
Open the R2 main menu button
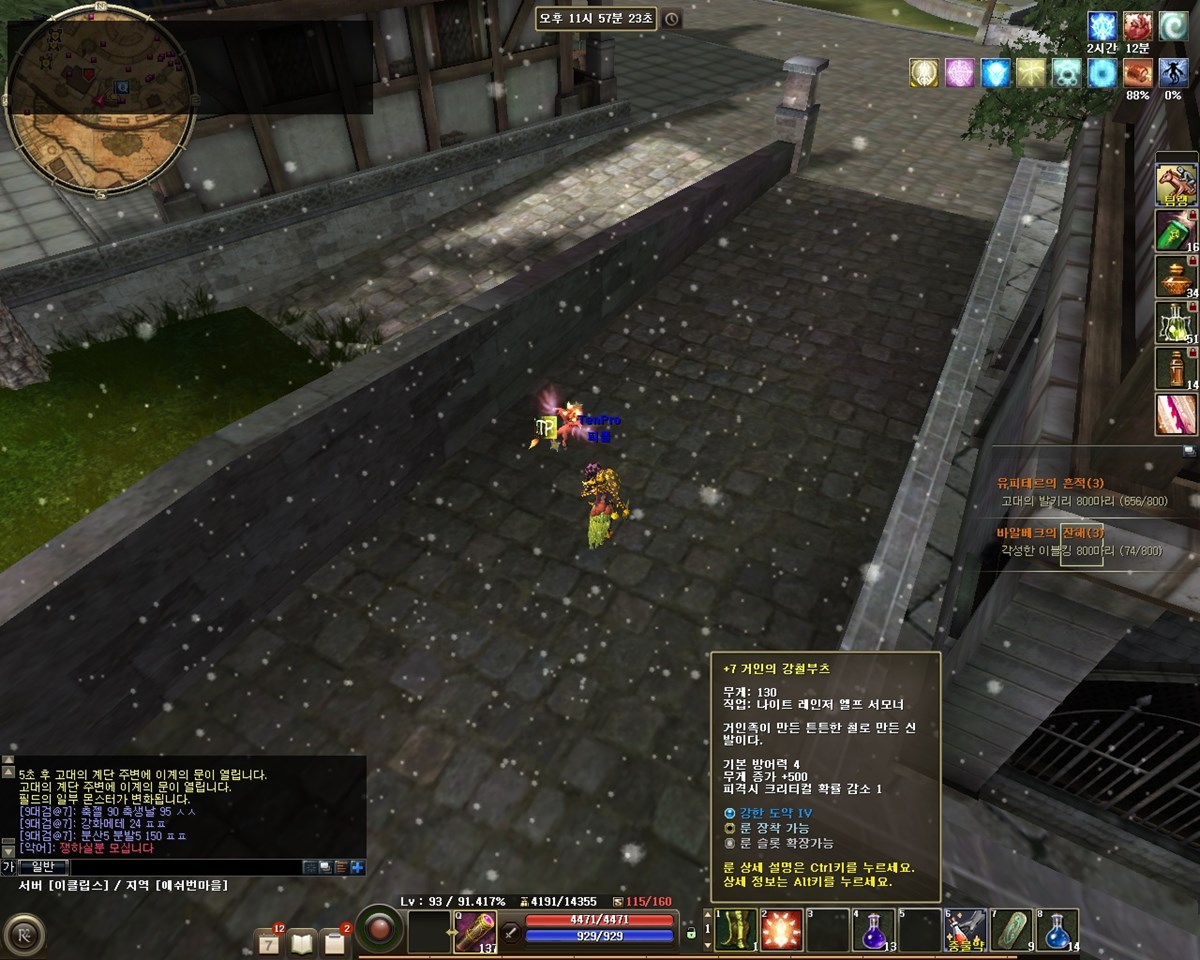tap(22, 937)
